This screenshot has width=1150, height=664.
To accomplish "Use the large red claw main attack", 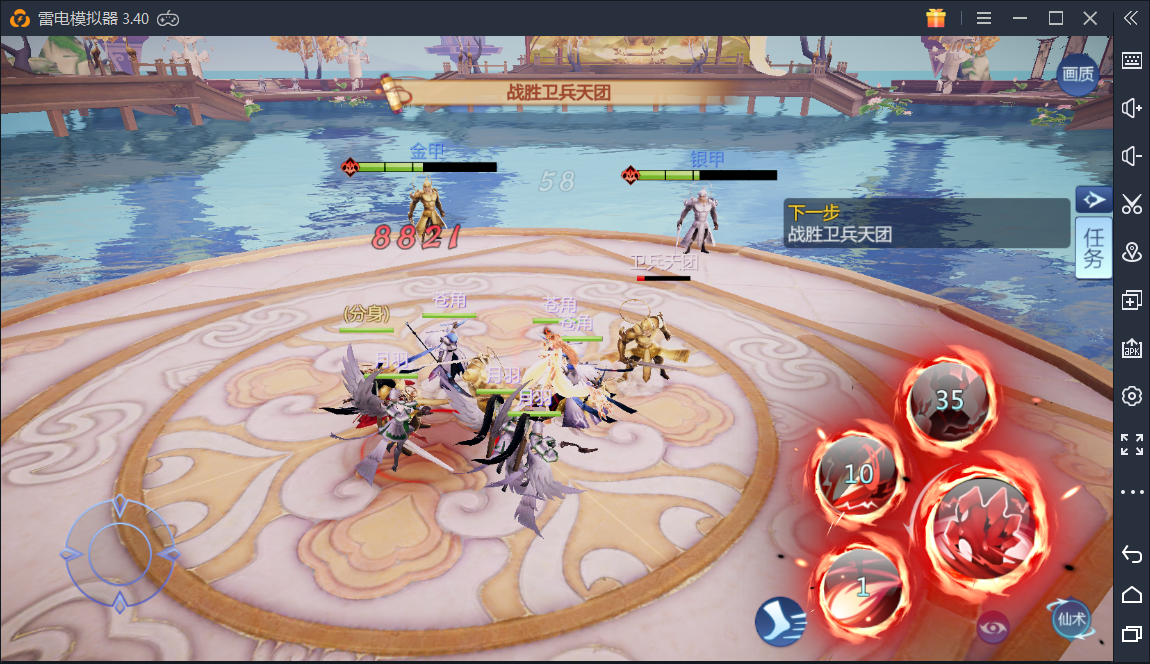I will click(984, 527).
